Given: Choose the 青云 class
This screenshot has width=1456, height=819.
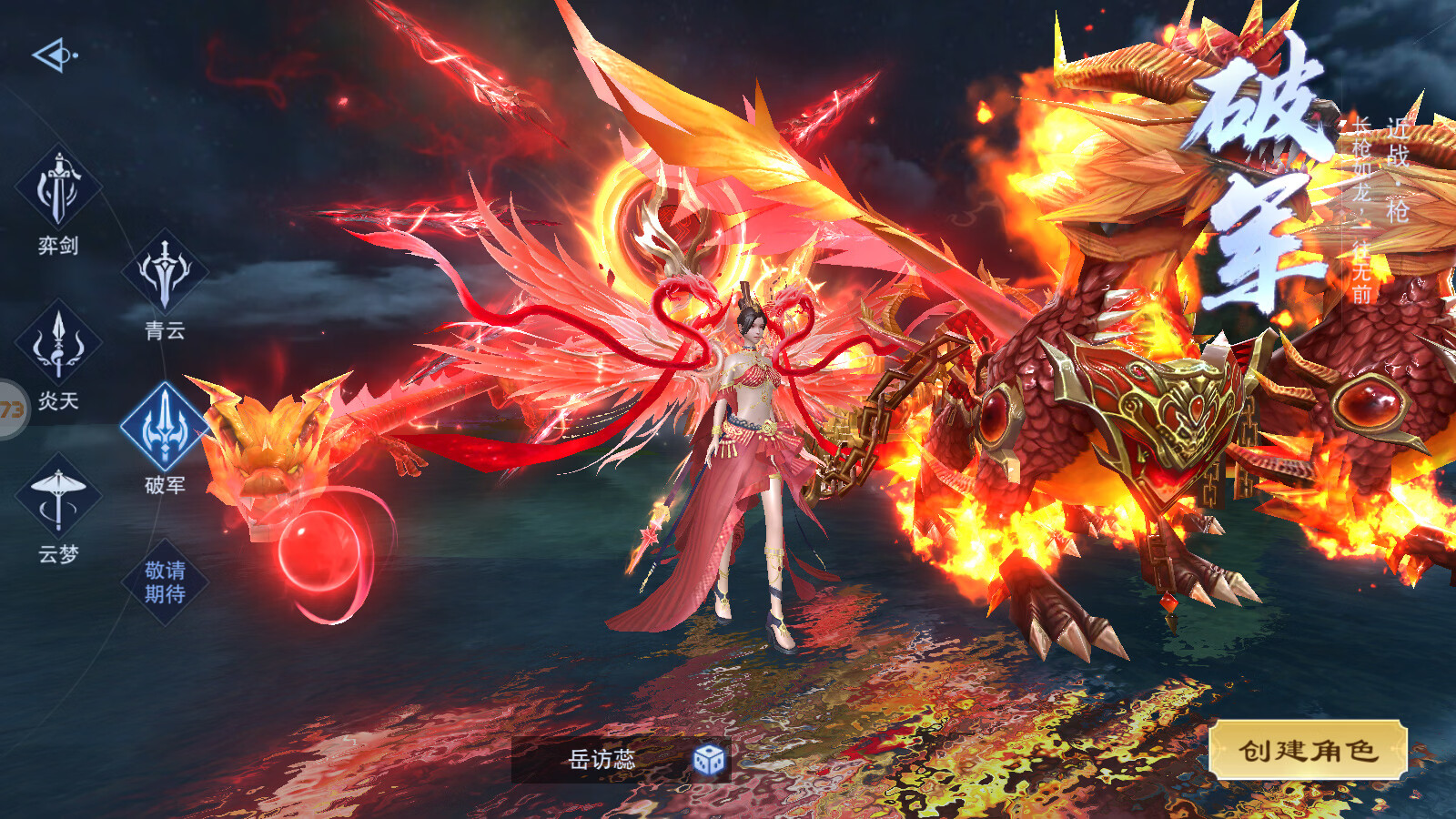Looking at the screenshot, I should [x=165, y=272].
